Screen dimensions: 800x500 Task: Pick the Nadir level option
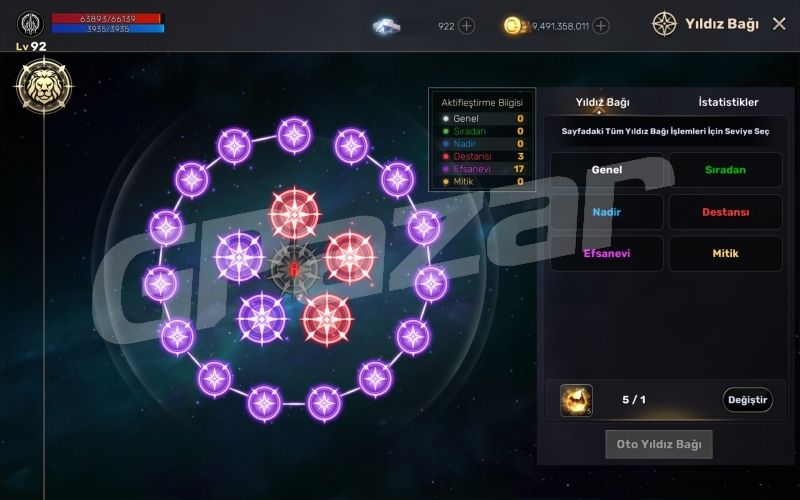[607, 212]
